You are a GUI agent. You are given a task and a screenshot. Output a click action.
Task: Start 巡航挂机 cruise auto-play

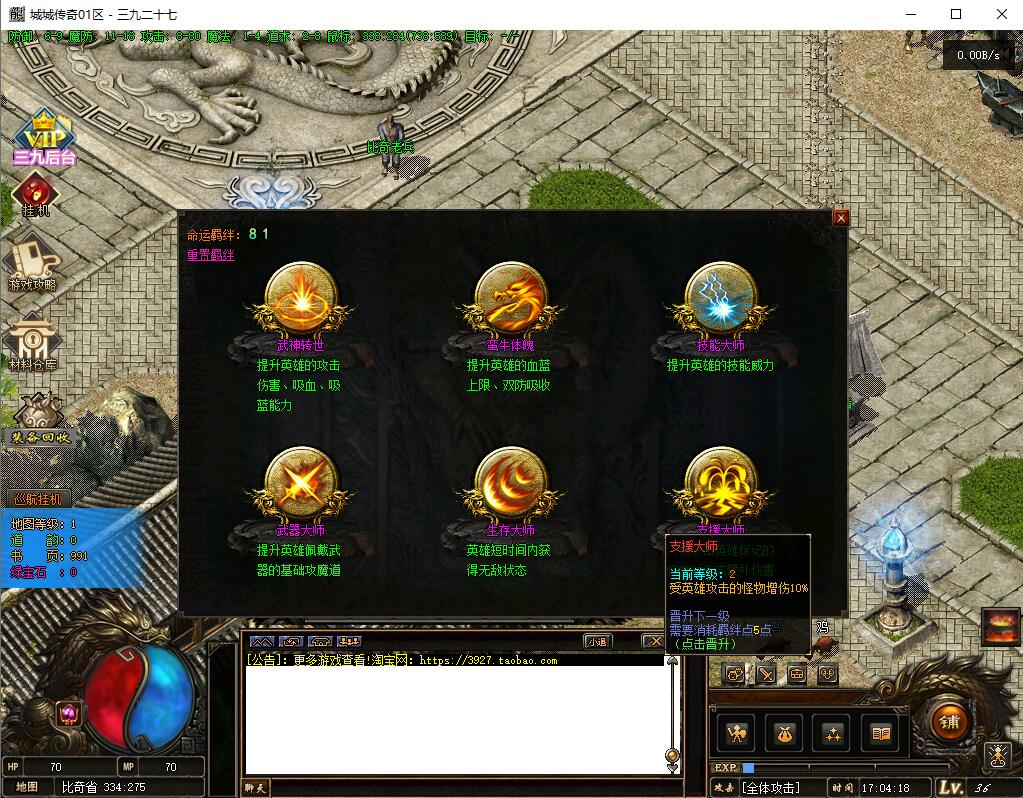click(x=37, y=498)
